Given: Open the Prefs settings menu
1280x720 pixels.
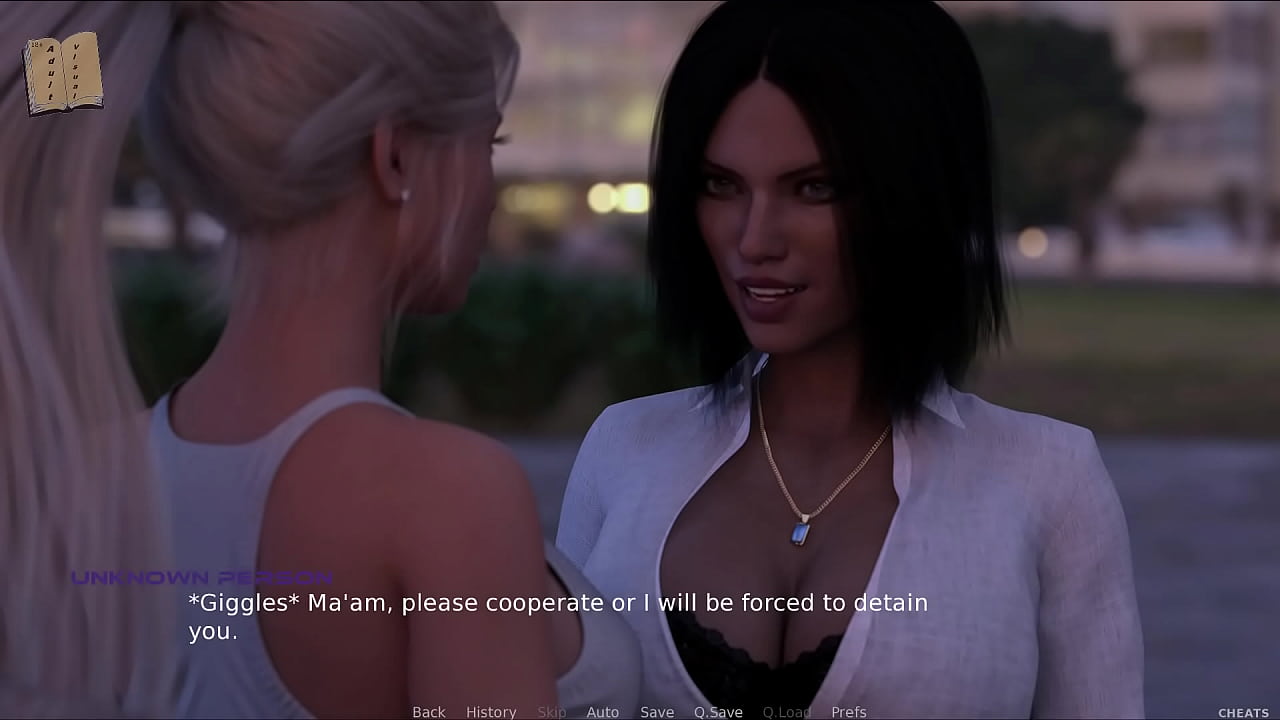Looking at the screenshot, I should pyautogui.click(x=848, y=712).
